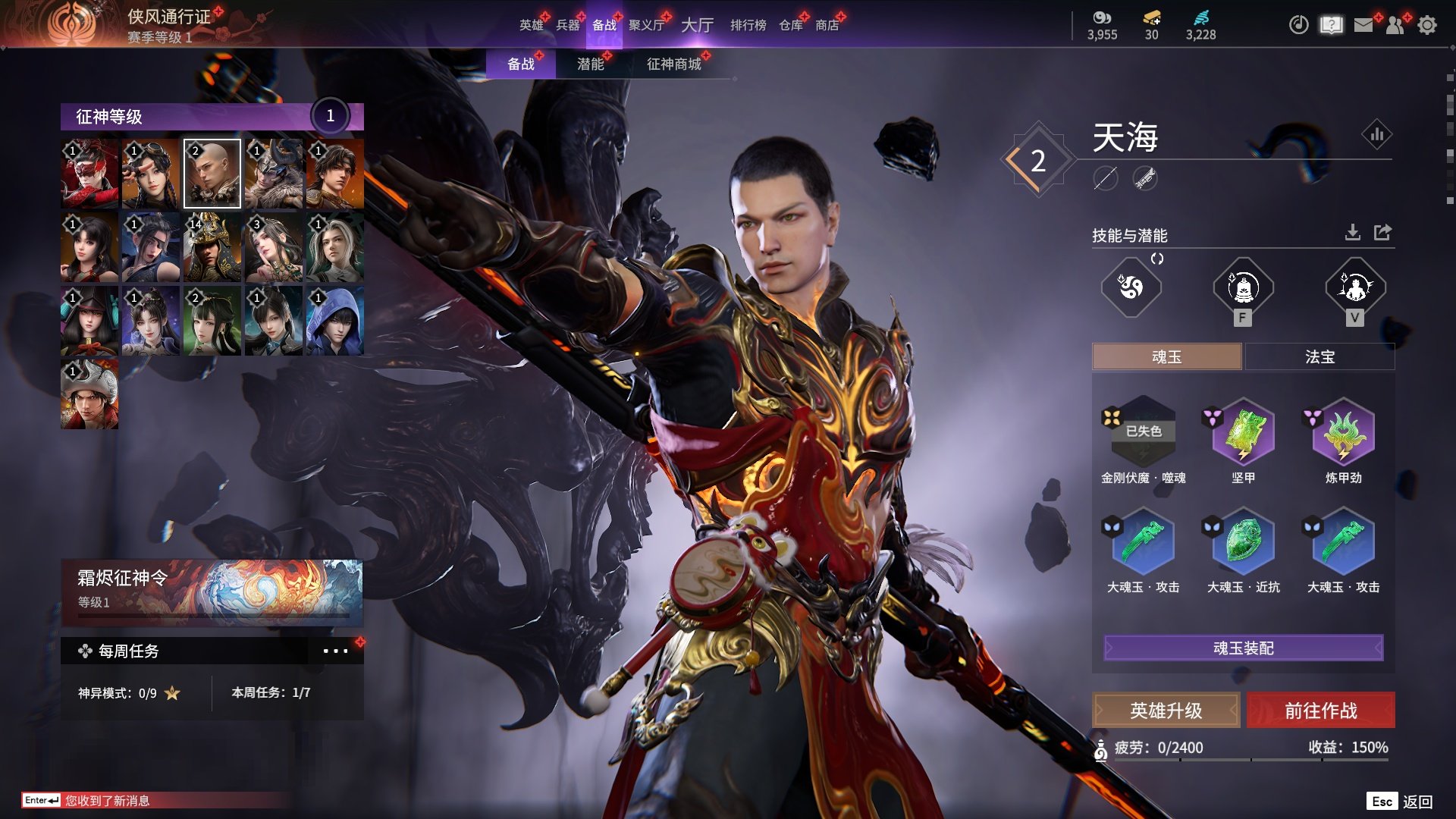
Task: Switch to the 潜能 tab
Action: click(590, 64)
